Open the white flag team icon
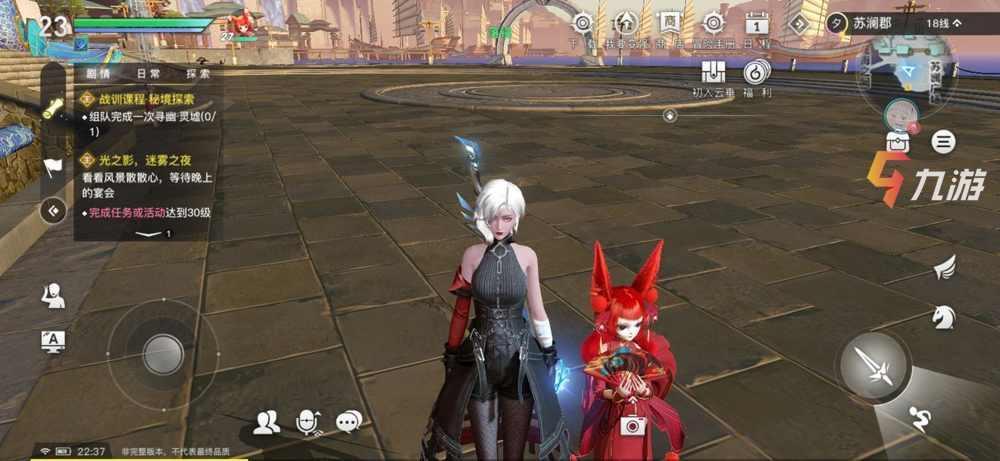The width and height of the screenshot is (1000, 461). tap(52, 167)
